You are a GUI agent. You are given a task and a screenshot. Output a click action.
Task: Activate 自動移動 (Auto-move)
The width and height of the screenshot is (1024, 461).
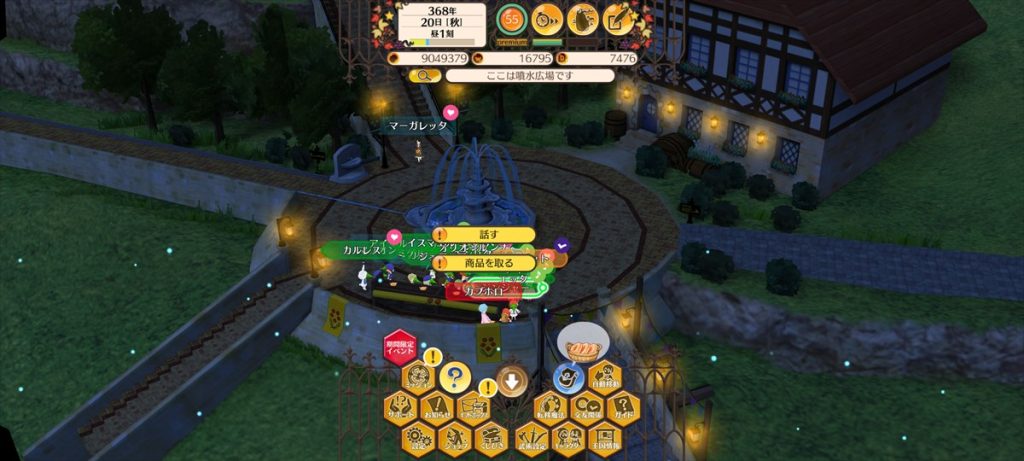click(606, 377)
